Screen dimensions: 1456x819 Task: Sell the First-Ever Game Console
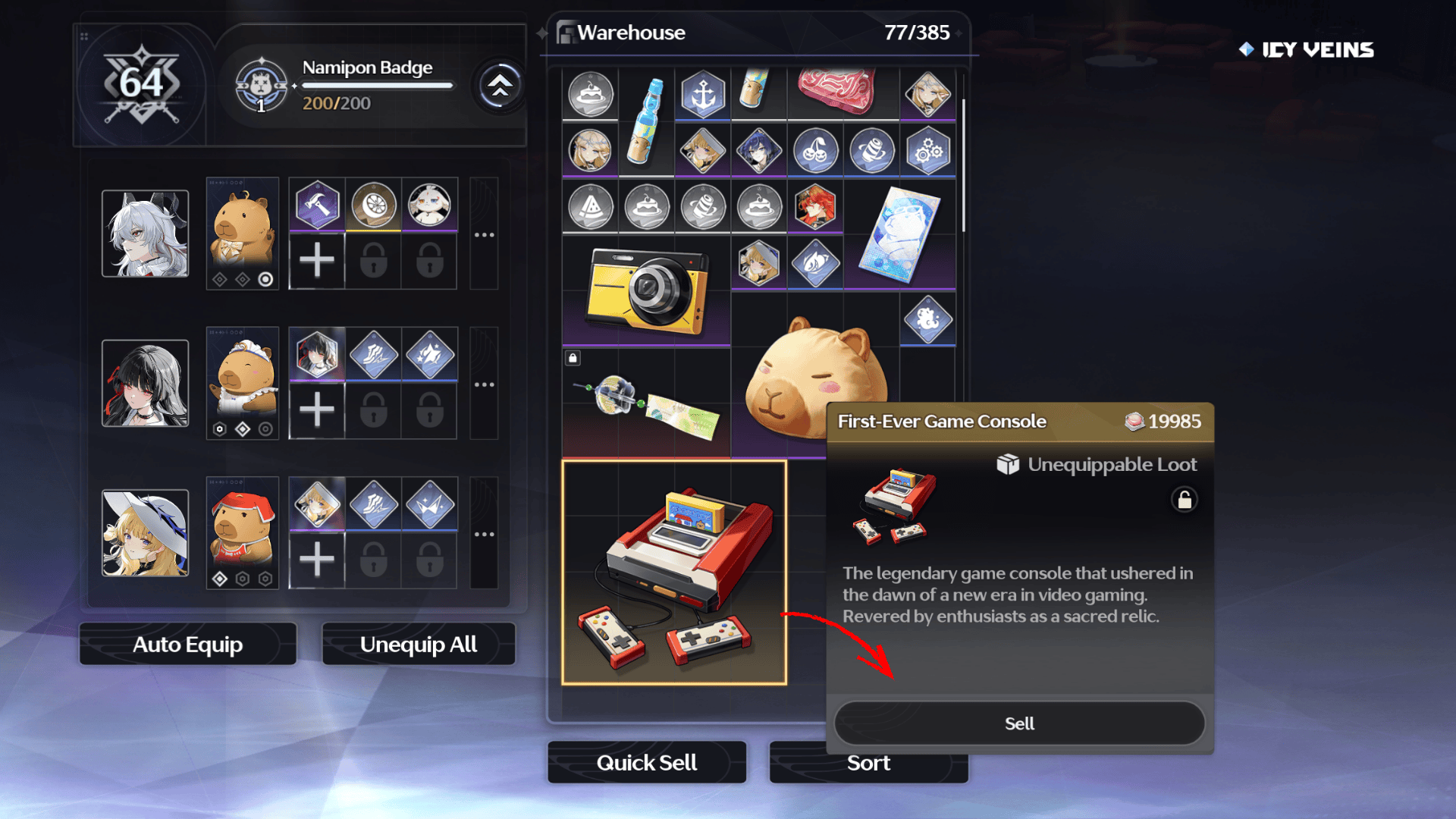point(1019,723)
